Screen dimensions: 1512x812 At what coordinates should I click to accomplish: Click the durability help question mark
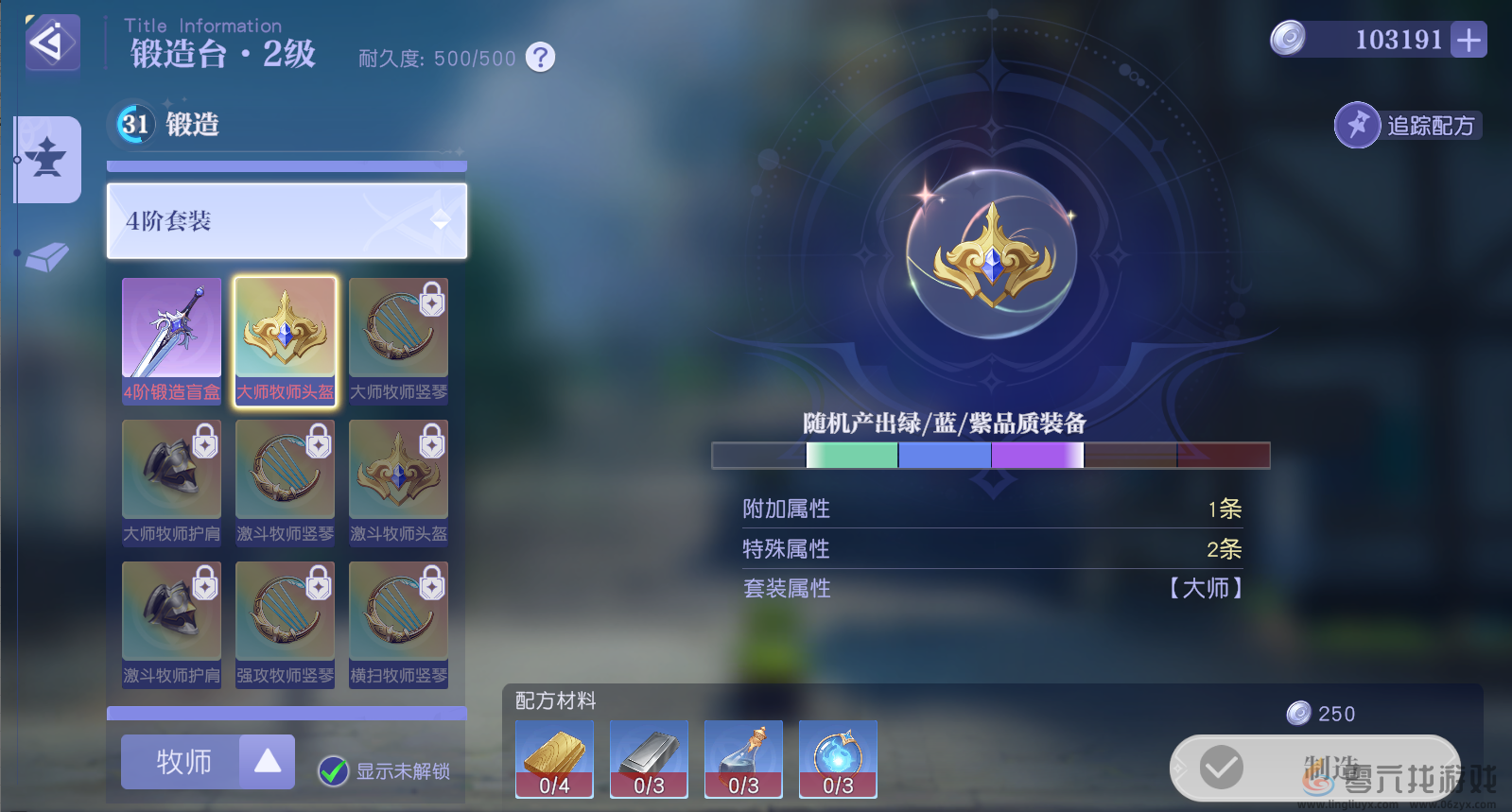tap(539, 58)
